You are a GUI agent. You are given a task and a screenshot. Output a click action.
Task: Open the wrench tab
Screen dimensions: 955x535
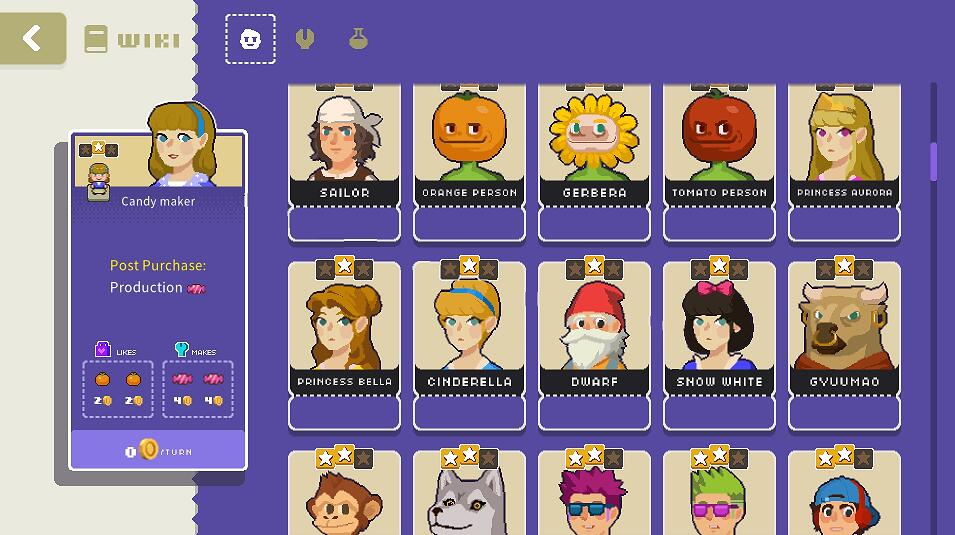(x=305, y=39)
